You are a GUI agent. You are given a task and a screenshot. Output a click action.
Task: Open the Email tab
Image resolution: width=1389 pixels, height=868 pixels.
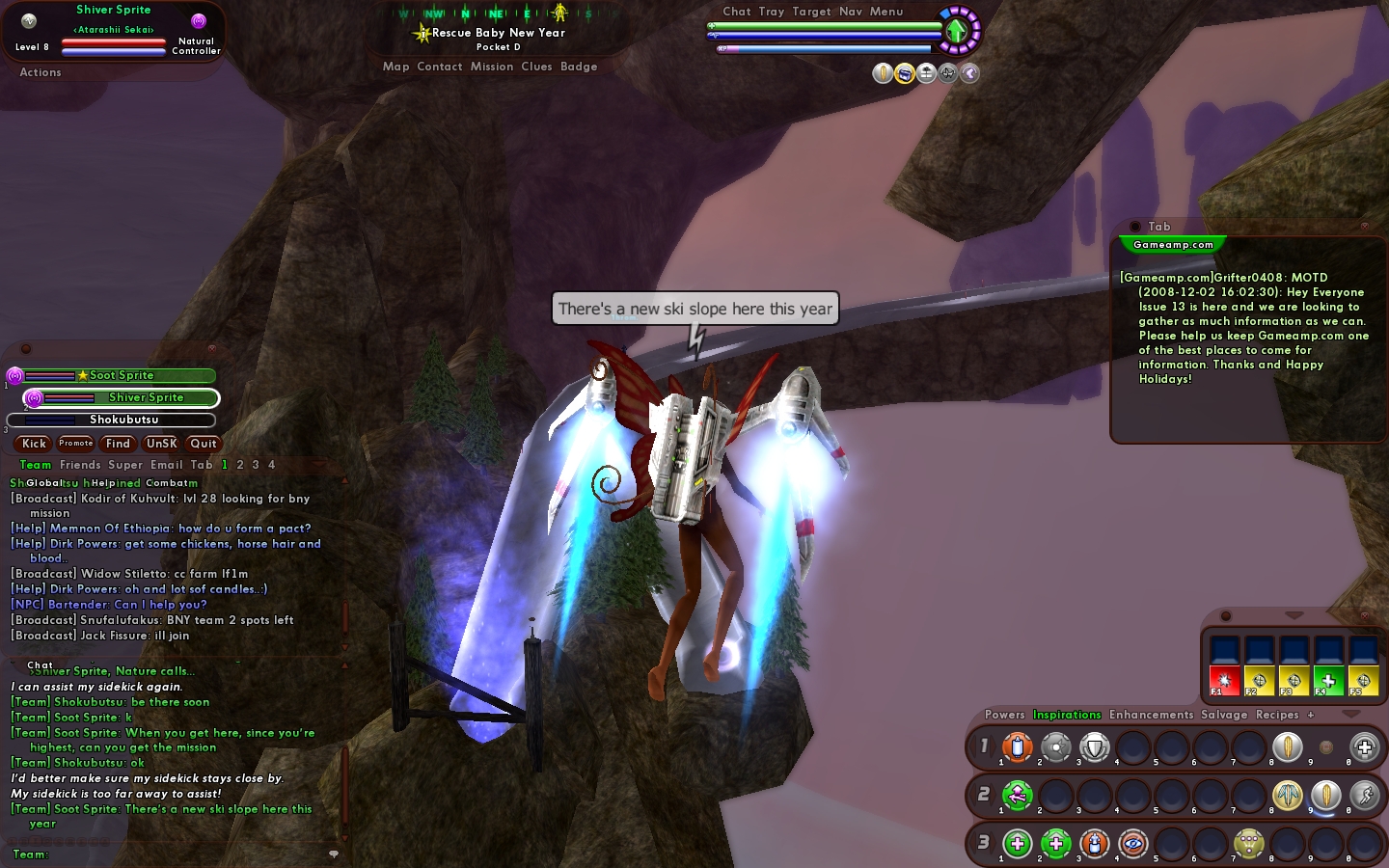point(166,465)
